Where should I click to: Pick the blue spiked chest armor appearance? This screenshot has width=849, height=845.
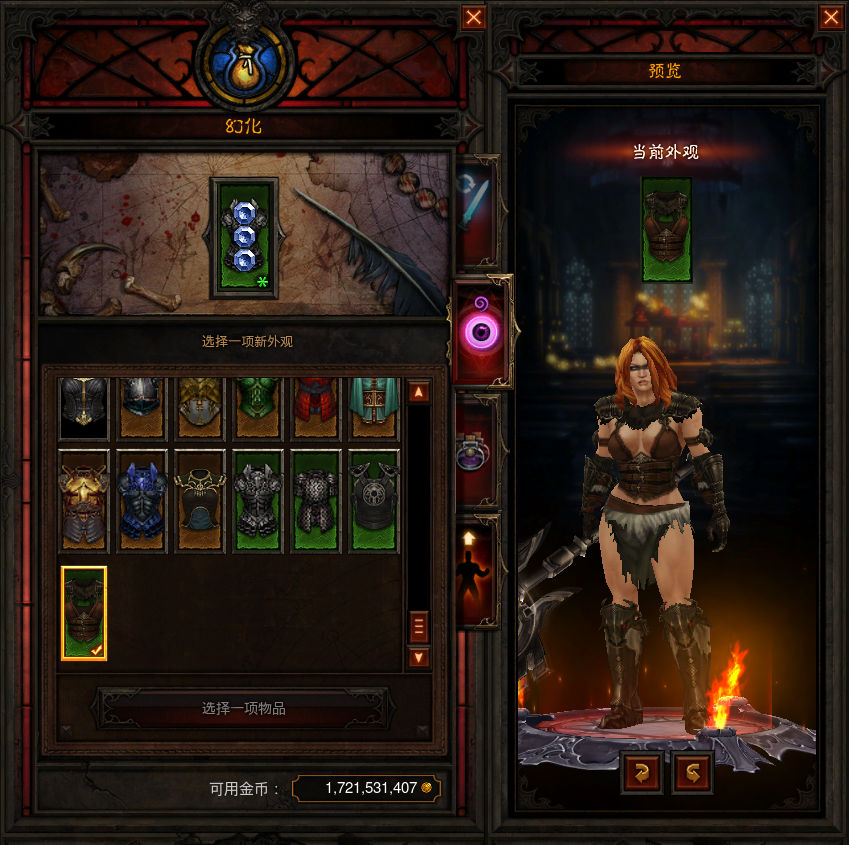pyautogui.click(x=142, y=501)
